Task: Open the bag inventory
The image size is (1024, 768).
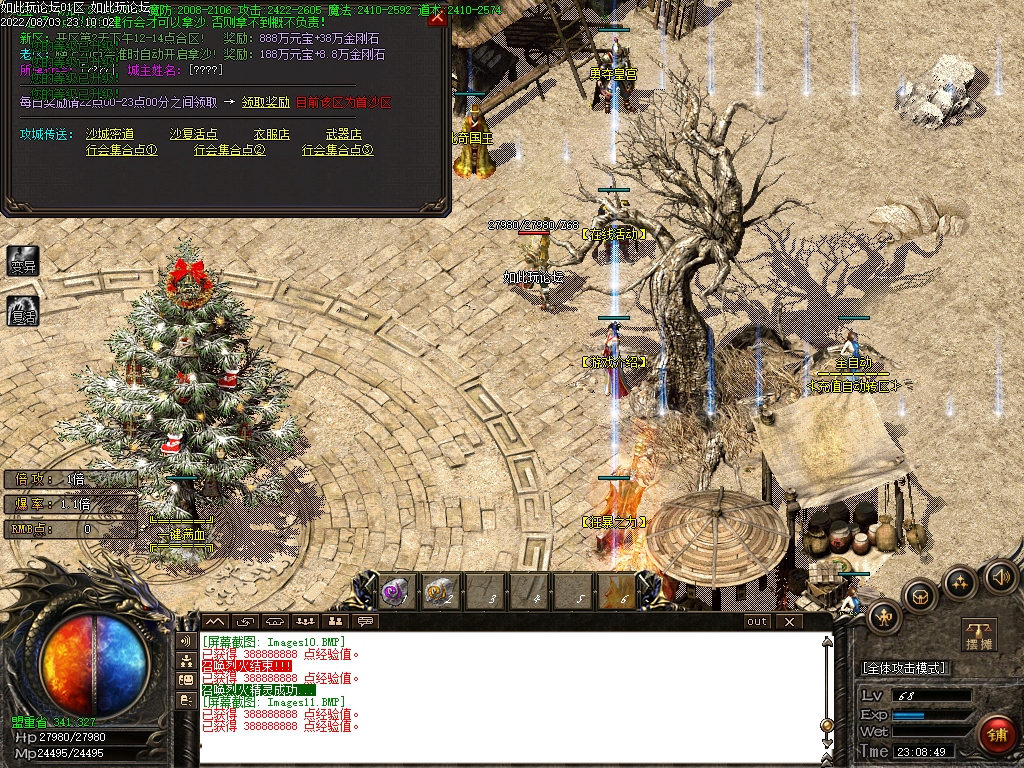Action: 919,596
